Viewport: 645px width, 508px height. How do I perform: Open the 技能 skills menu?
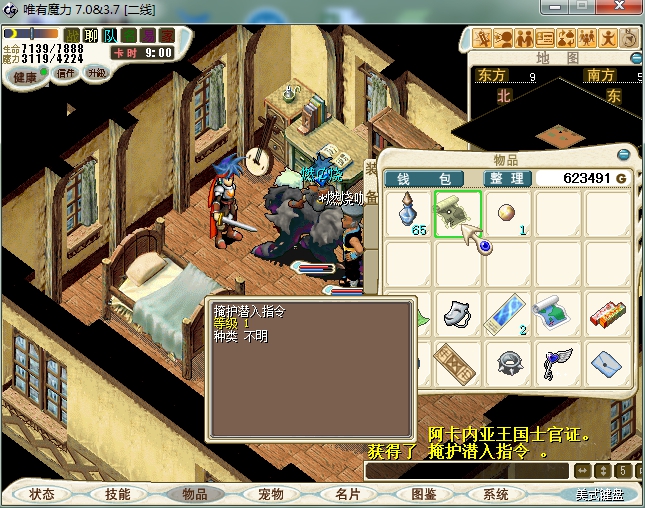[x=117, y=494]
